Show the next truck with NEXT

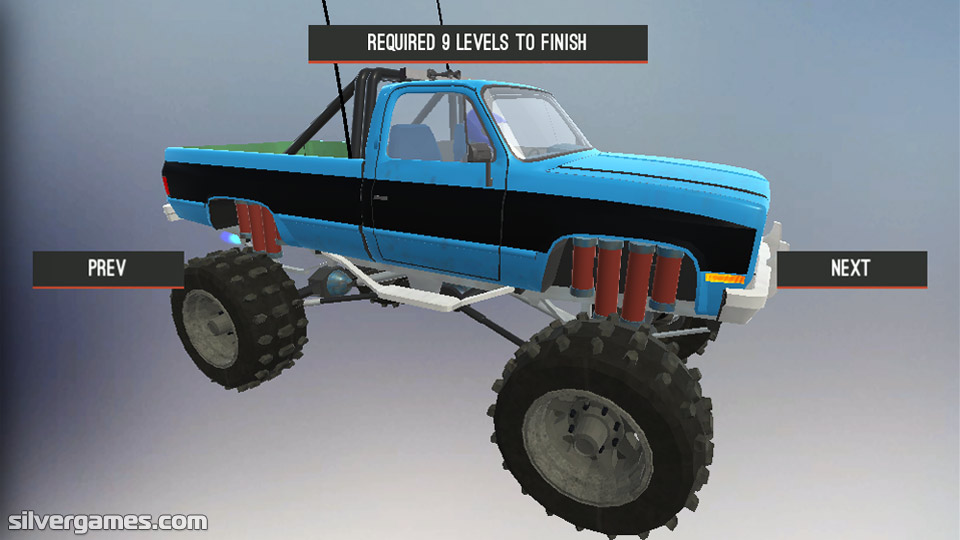[851, 268]
